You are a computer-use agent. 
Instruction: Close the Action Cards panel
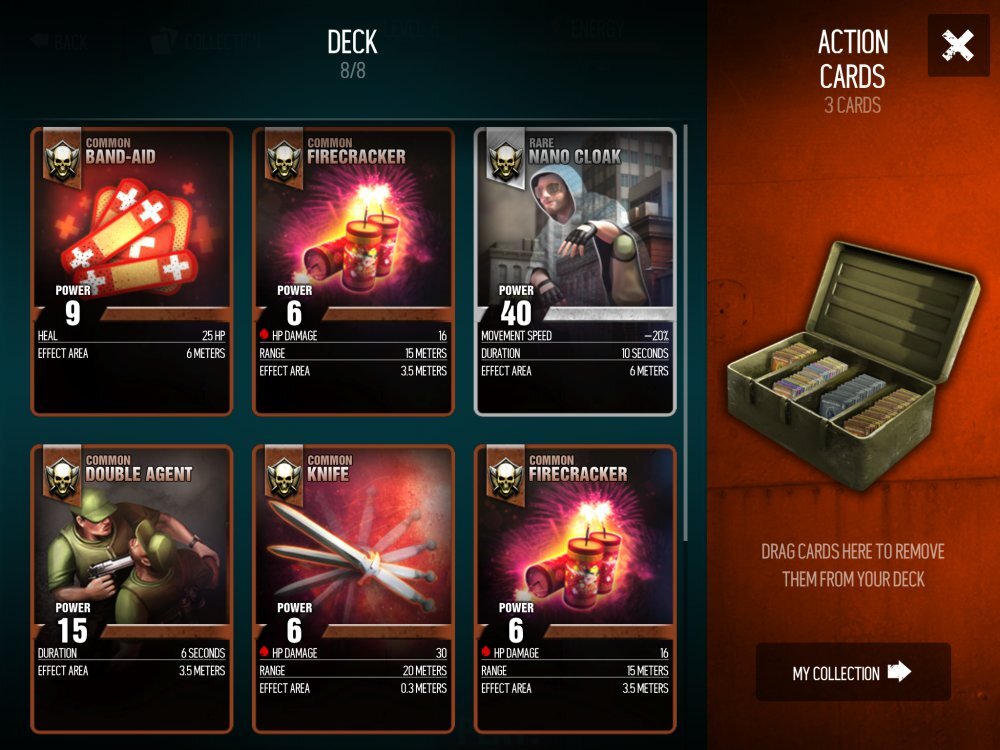click(958, 46)
